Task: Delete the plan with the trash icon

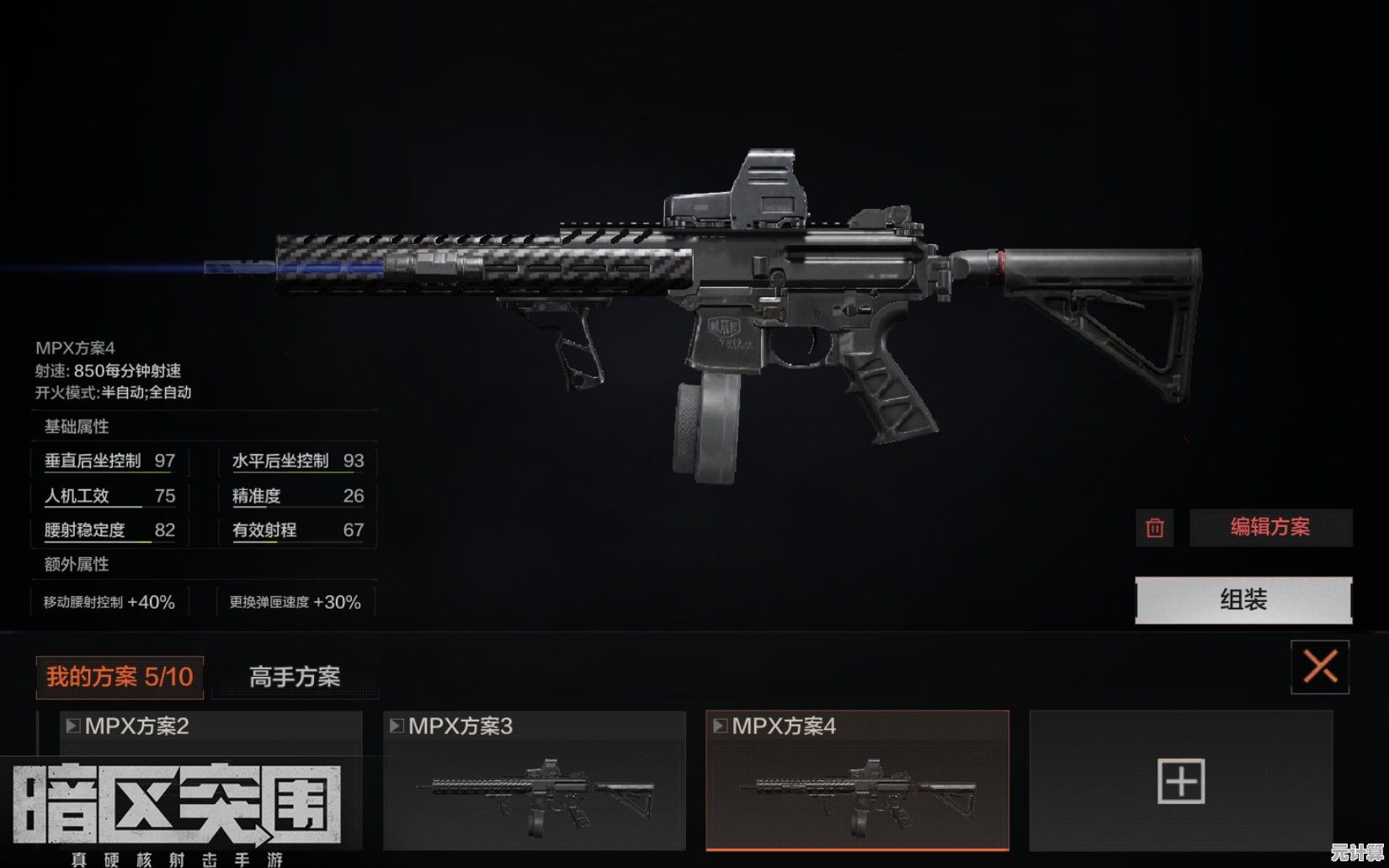Action: 1154,528
